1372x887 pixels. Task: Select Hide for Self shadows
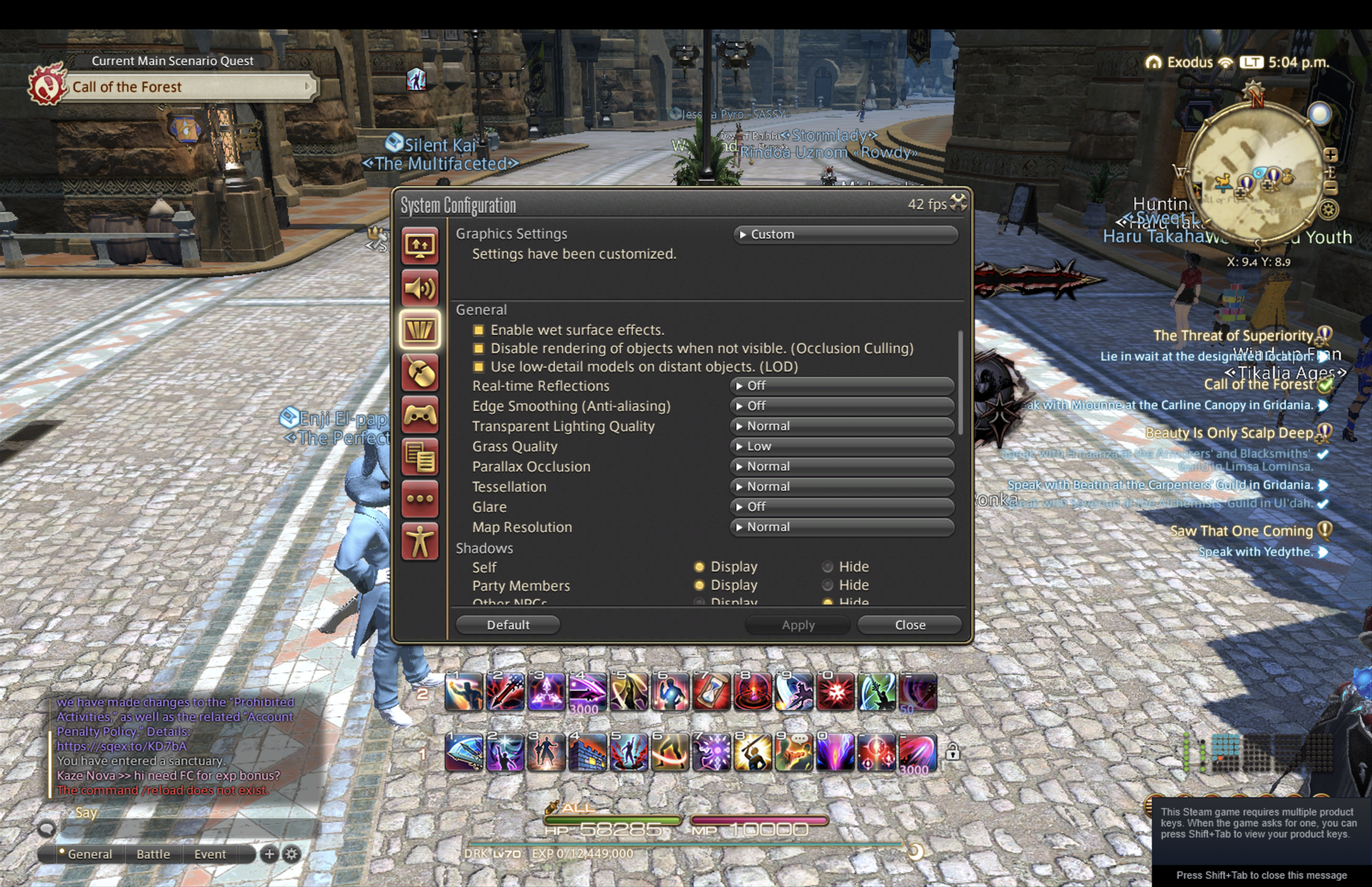point(828,567)
